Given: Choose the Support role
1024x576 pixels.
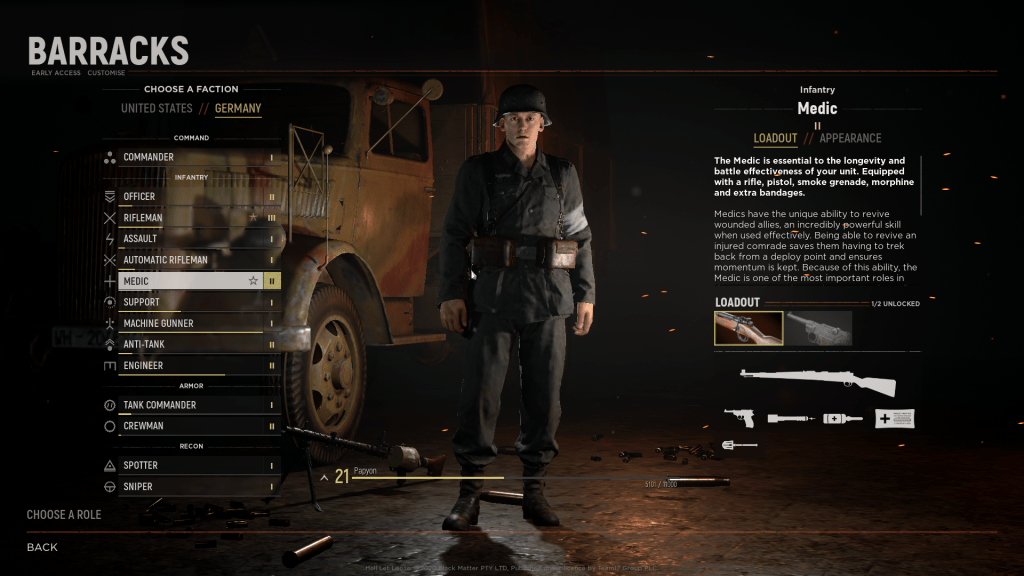Looking at the screenshot, I should [x=190, y=302].
